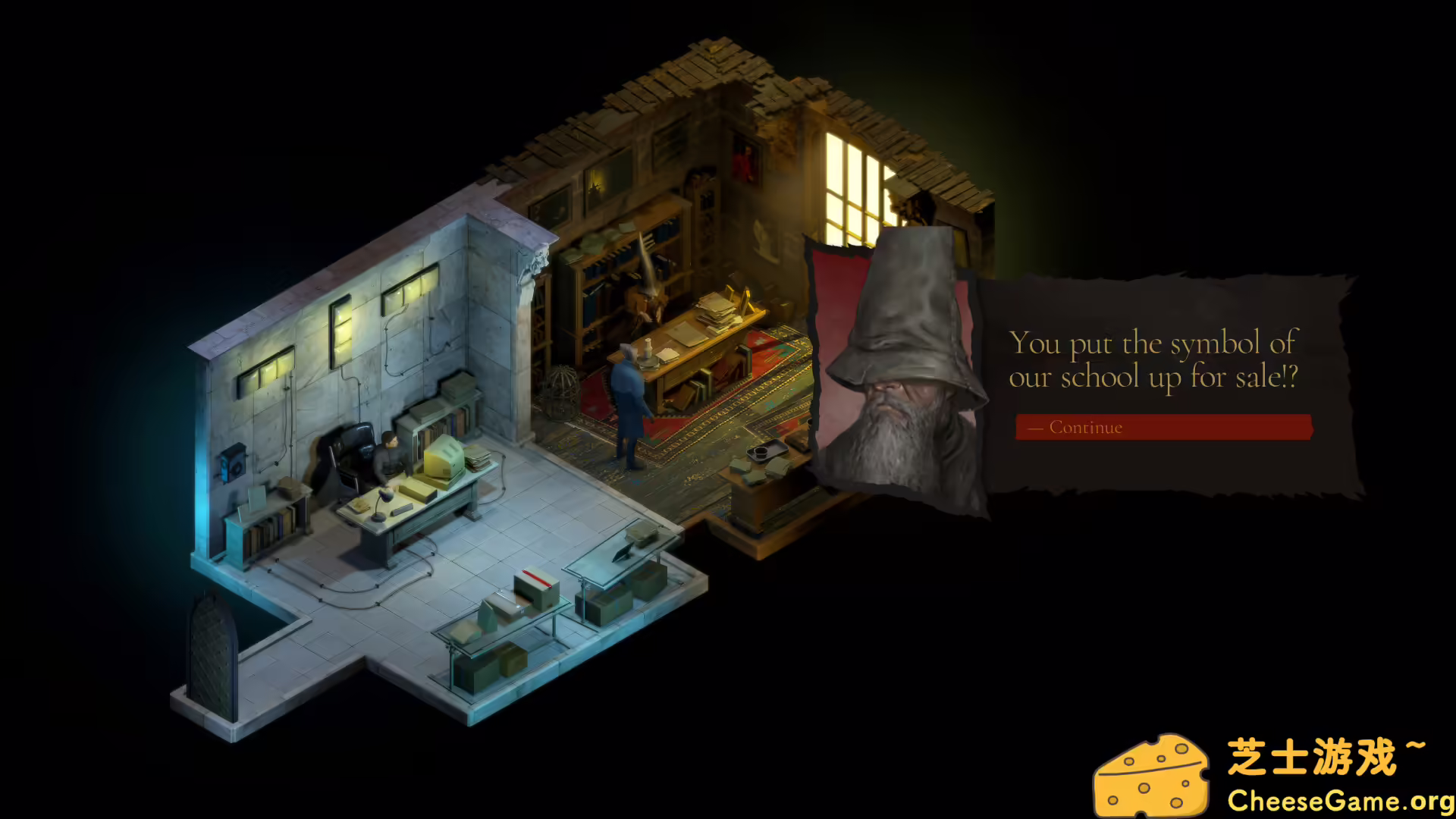Image resolution: width=1456 pixels, height=819 pixels.
Task: Click the Continue button in the dialogue box
Action: (1163, 427)
